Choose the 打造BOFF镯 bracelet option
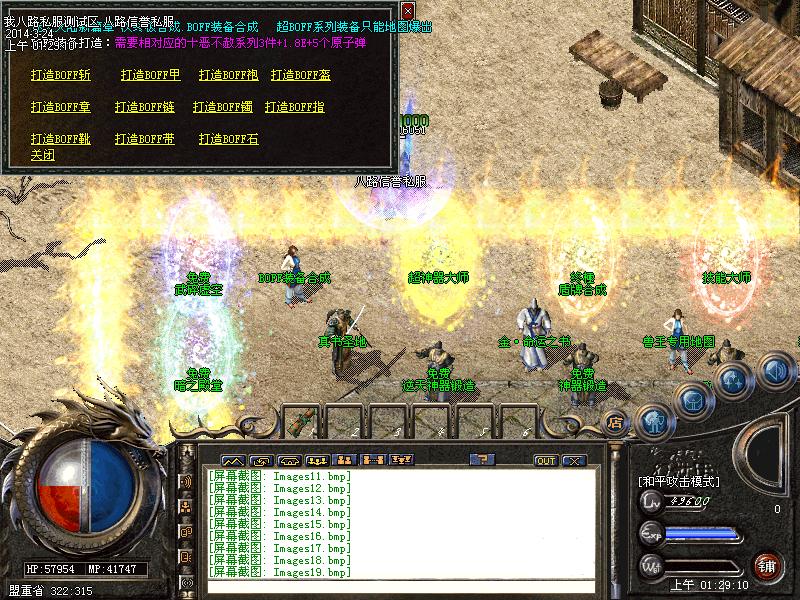This screenshot has height=600, width=800. [x=223, y=107]
